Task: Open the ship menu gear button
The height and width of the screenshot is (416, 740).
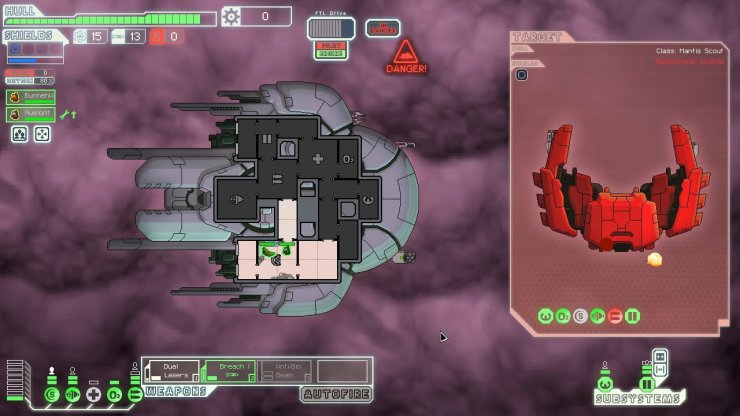Action: click(232, 16)
